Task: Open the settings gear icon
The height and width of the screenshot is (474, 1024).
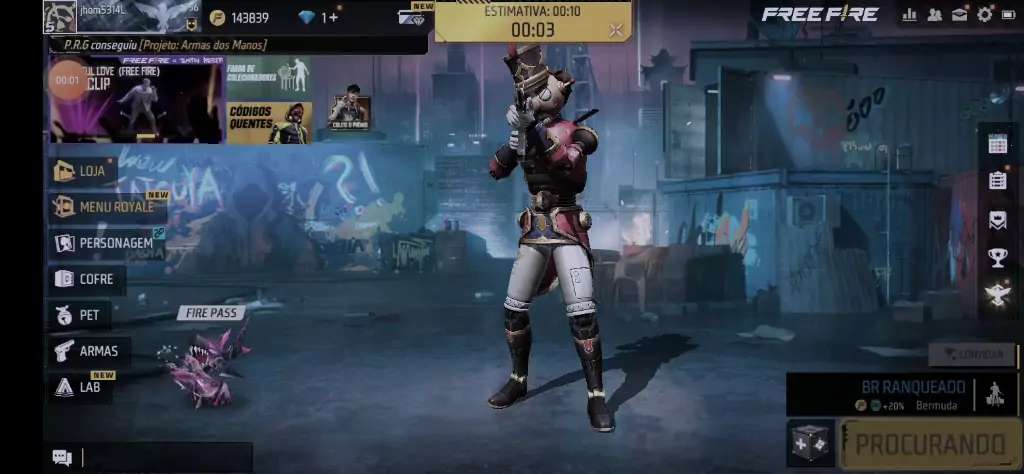Action: (985, 14)
